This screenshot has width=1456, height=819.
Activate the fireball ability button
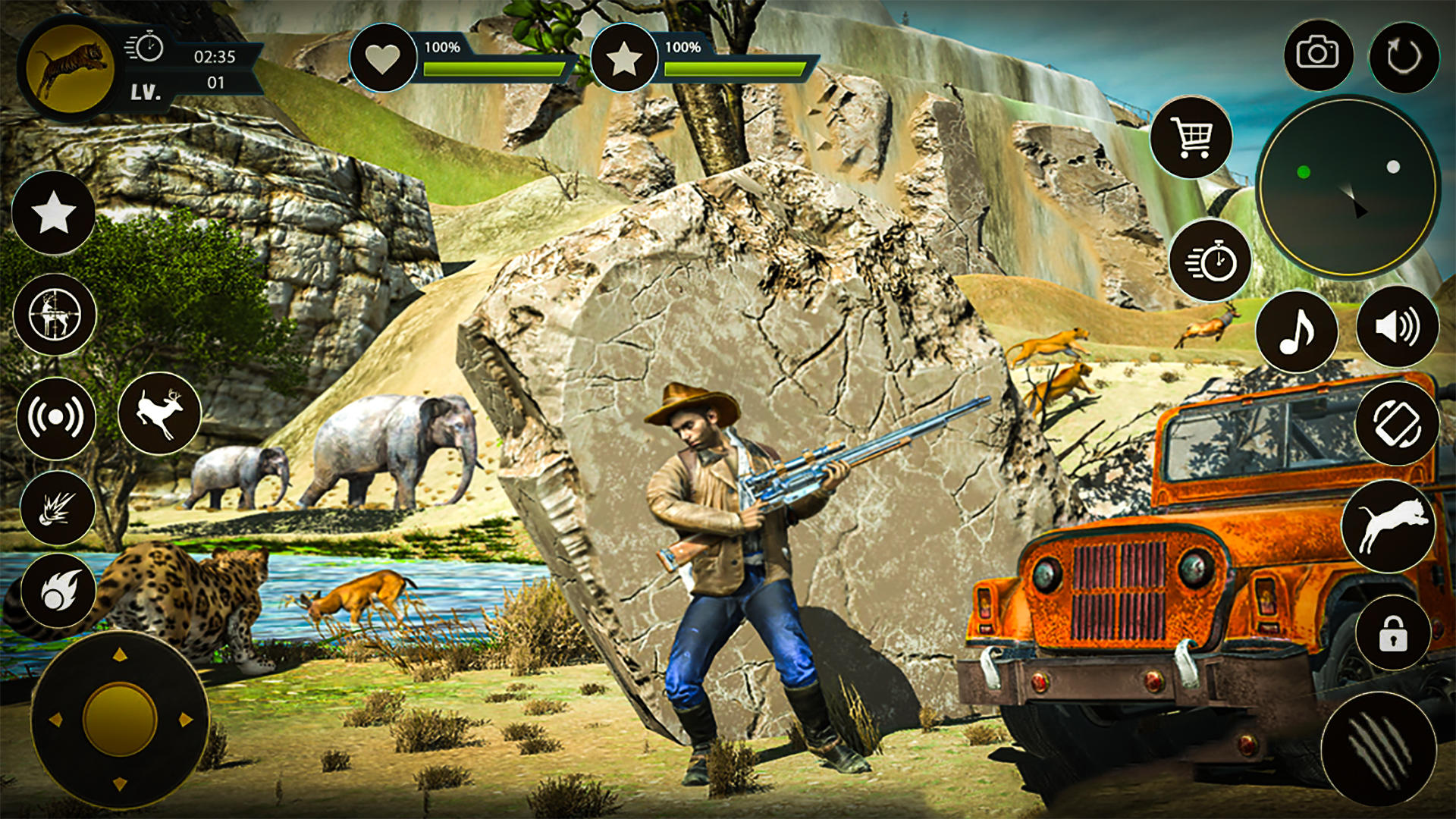pos(58,591)
